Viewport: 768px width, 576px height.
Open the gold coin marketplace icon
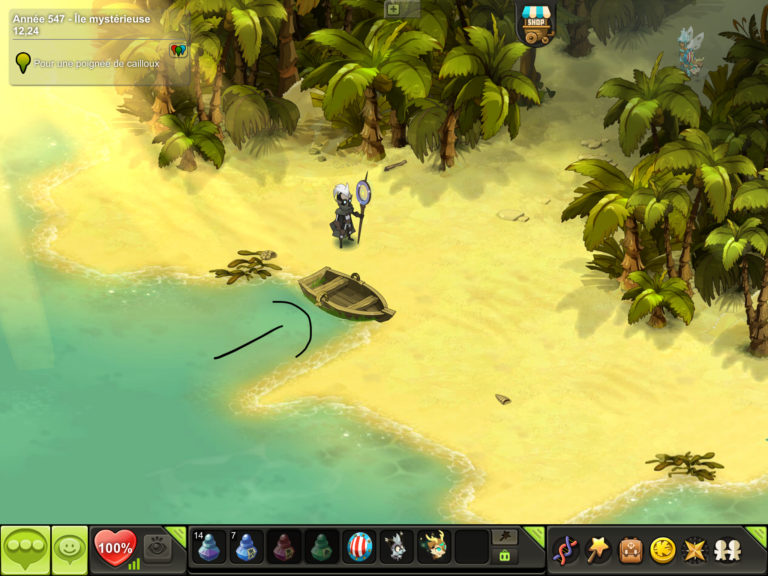coord(662,549)
